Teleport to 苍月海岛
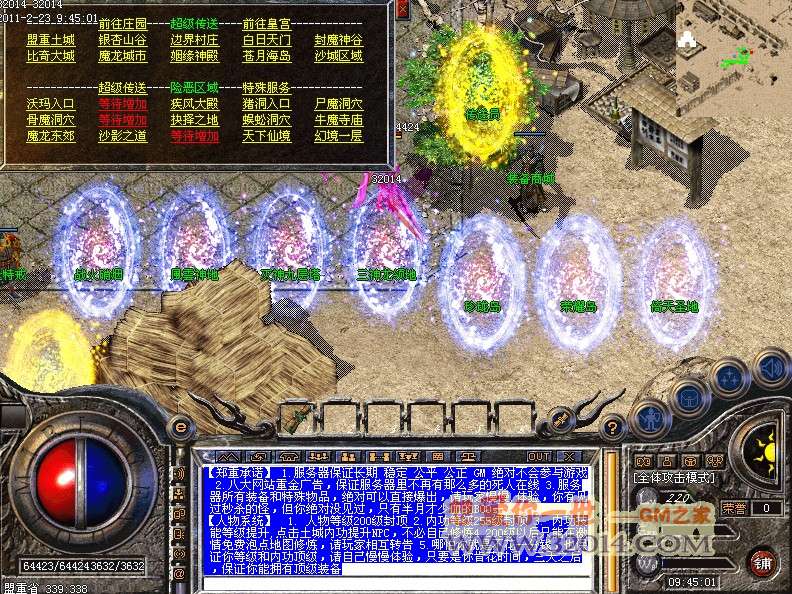 point(266,57)
